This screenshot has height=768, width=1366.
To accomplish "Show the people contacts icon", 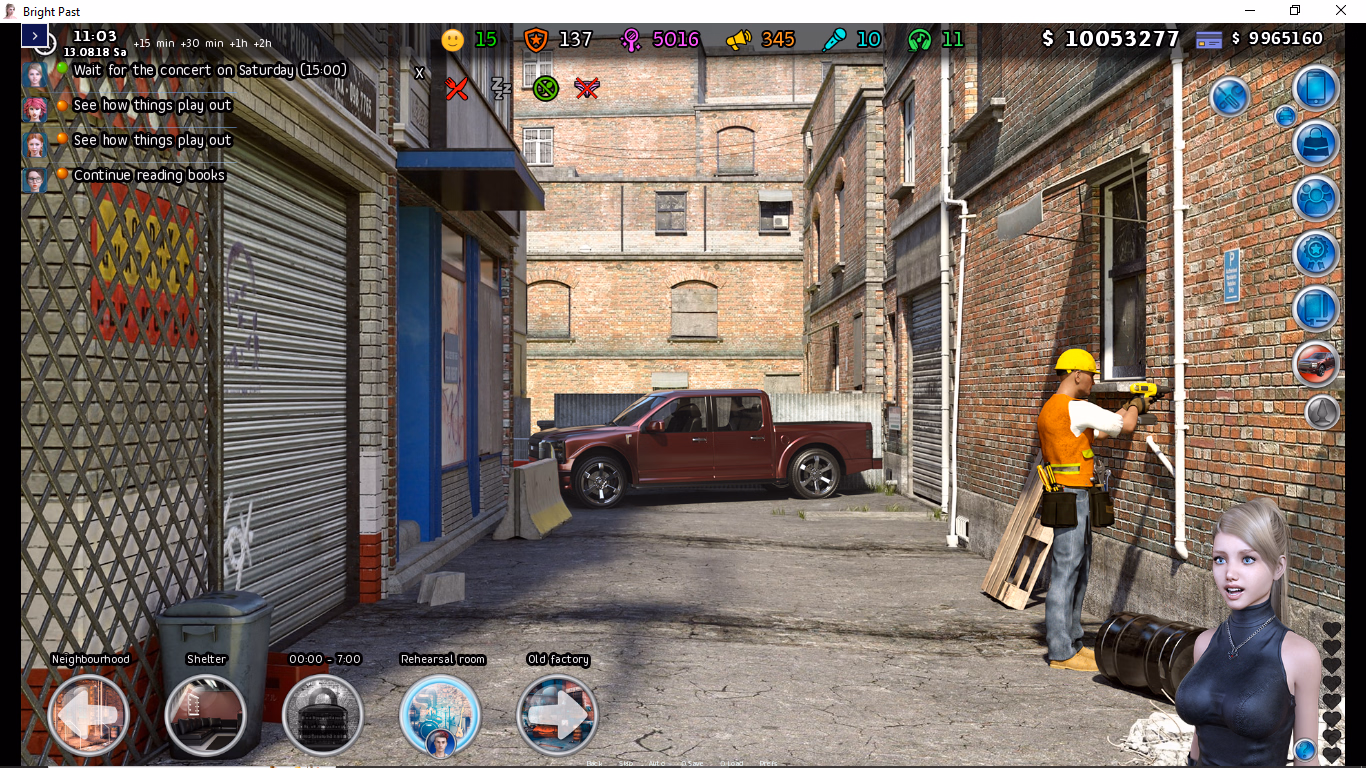I will point(1316,198).
